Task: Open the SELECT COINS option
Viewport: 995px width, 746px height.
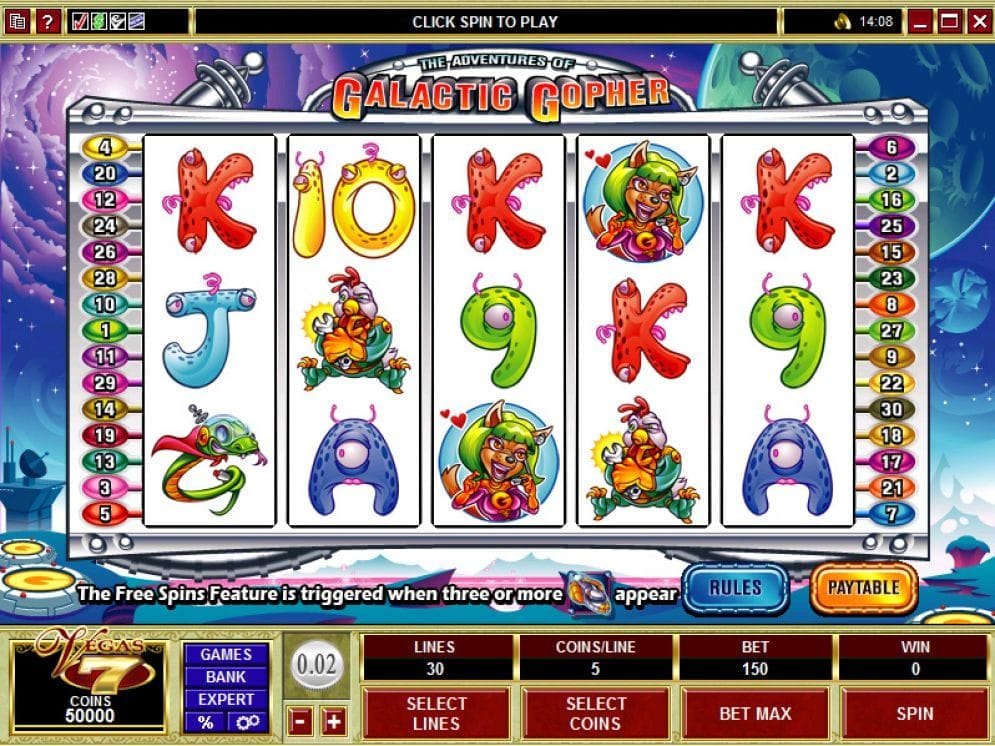Action: [595, 714]
